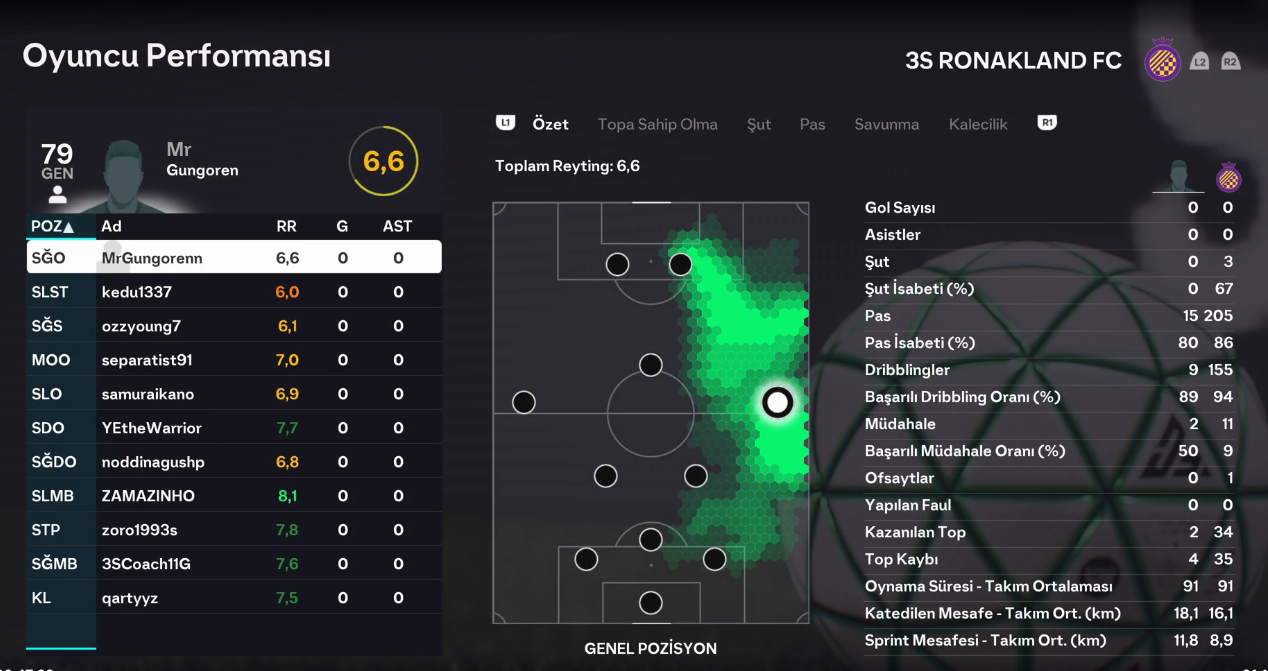1268x671 pixels.
Task: Select player row MrGungorenn
Action: [x=234, y=258]
